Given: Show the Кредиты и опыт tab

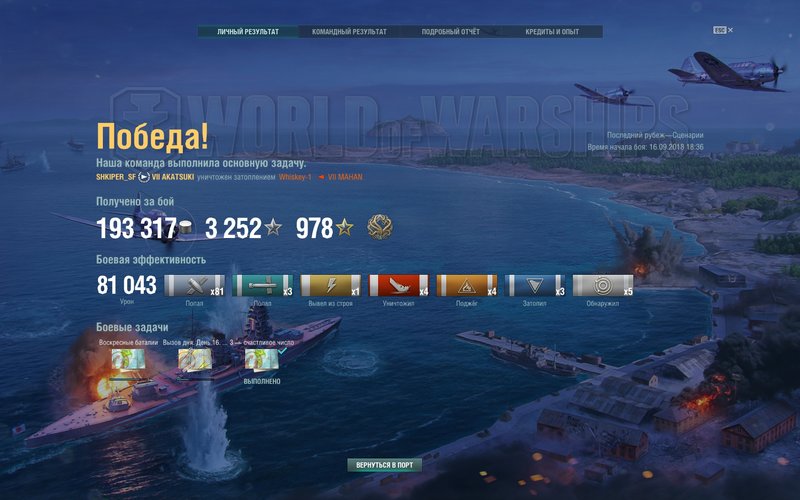Looking at the screenshot, I should point(552,32).
